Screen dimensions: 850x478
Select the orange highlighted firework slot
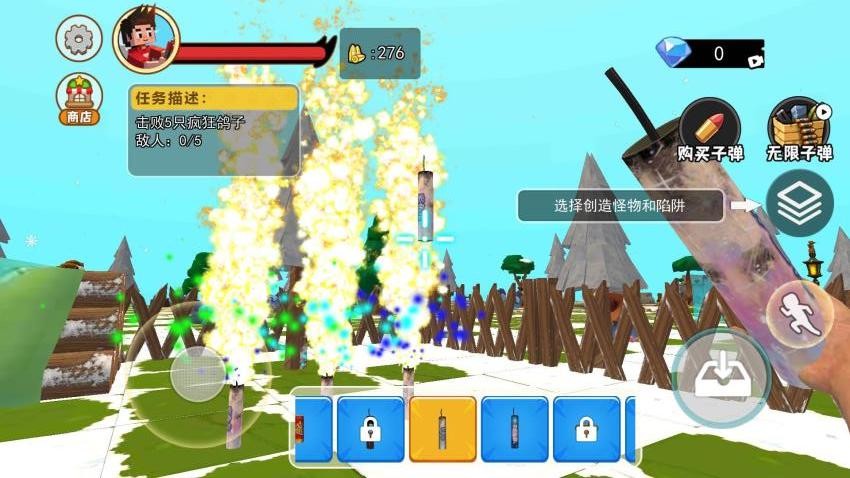[x=442, y=429]
